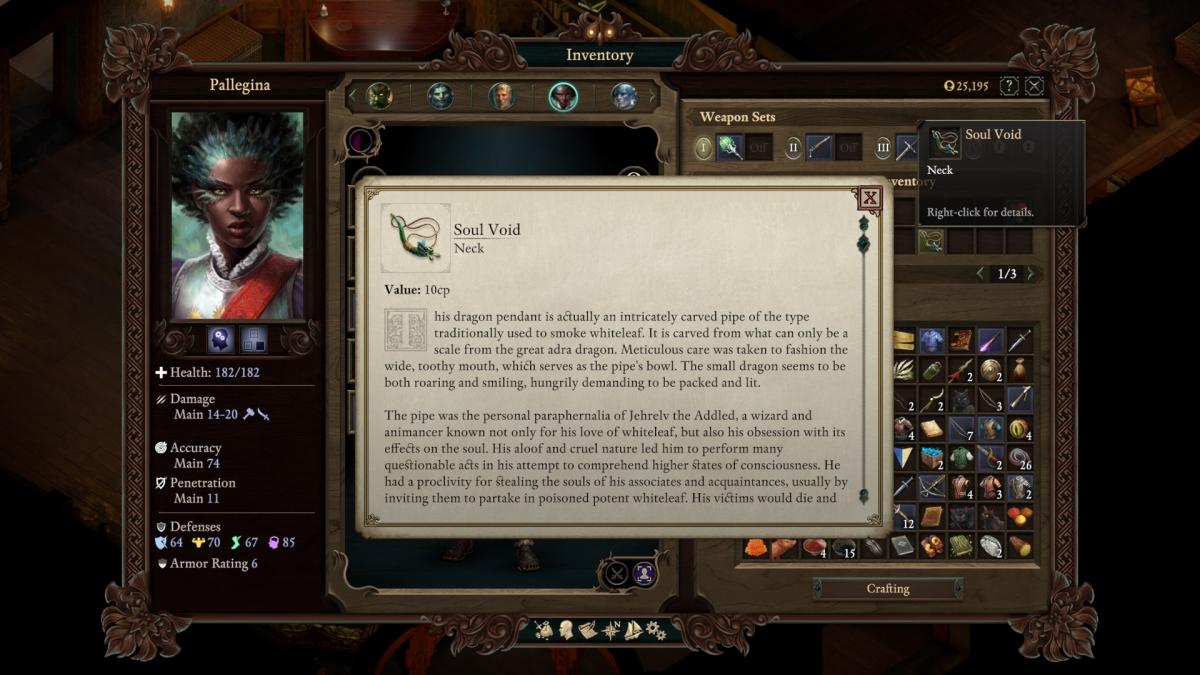Image resolution: width=1200 pixels, height=675 pixels.
Task: Pick the coiled rope stack of 26
Action: coord(1019,458)
